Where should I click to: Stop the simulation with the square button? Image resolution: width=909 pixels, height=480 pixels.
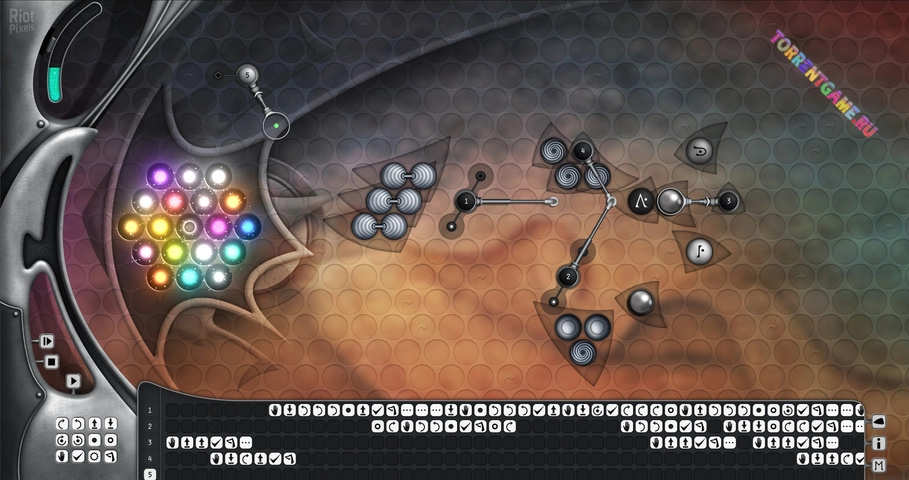[x=53, y=361]
